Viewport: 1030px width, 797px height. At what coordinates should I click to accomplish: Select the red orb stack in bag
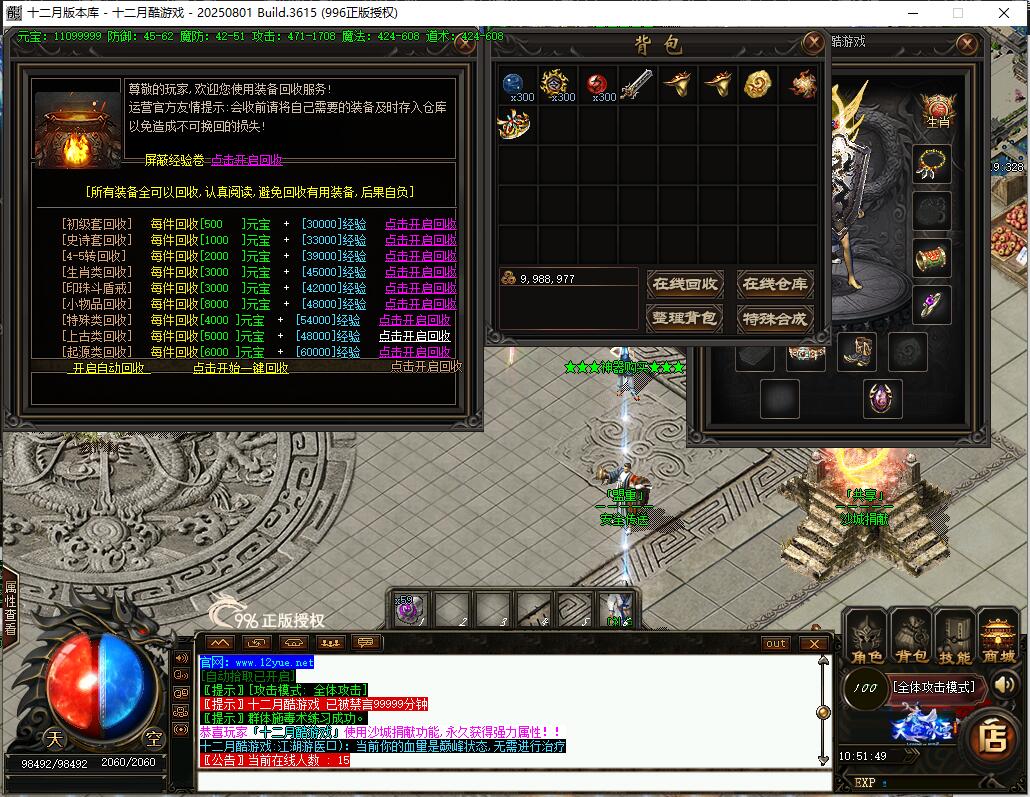pyautogui.click(x=596, y=85)
